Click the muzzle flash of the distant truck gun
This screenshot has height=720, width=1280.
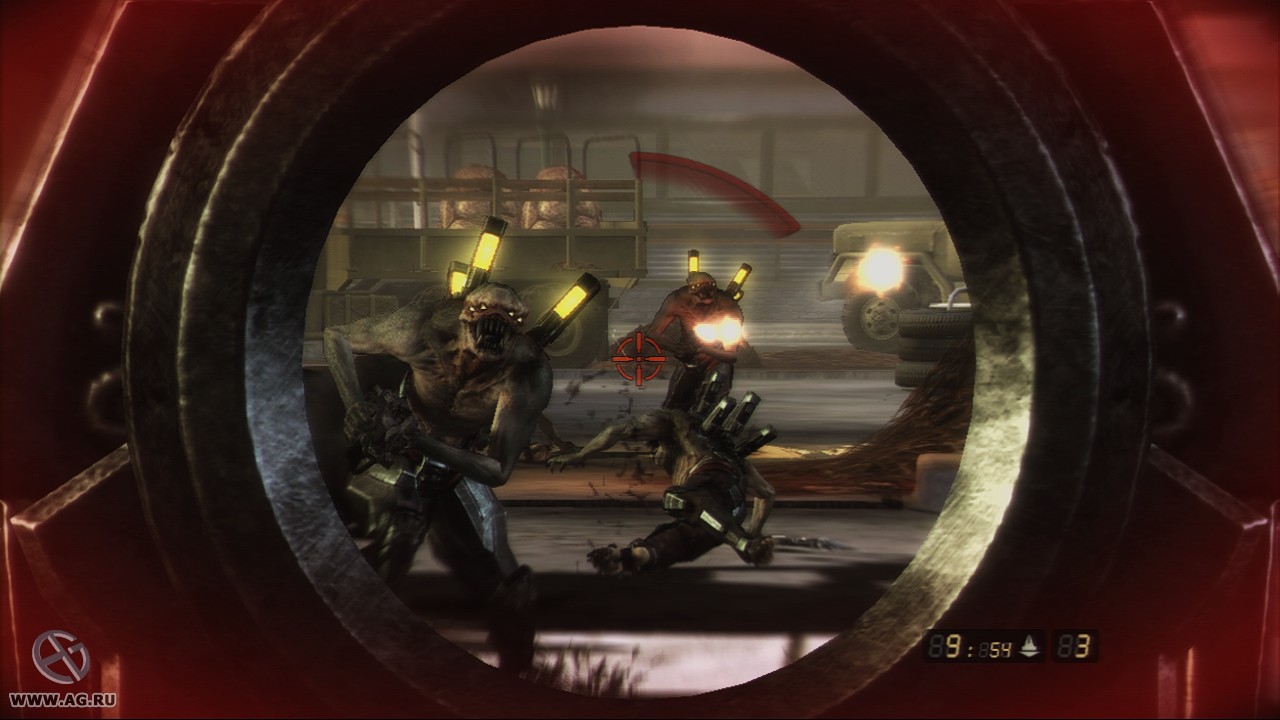coord(880,270)
